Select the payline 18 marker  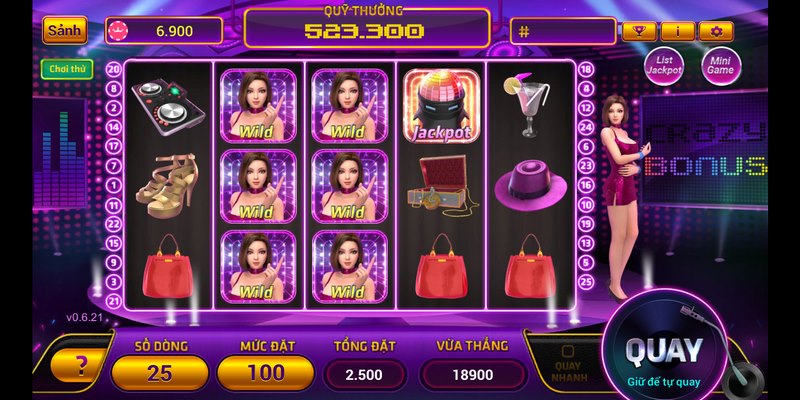pyautogui.click(x=586, y=70)
